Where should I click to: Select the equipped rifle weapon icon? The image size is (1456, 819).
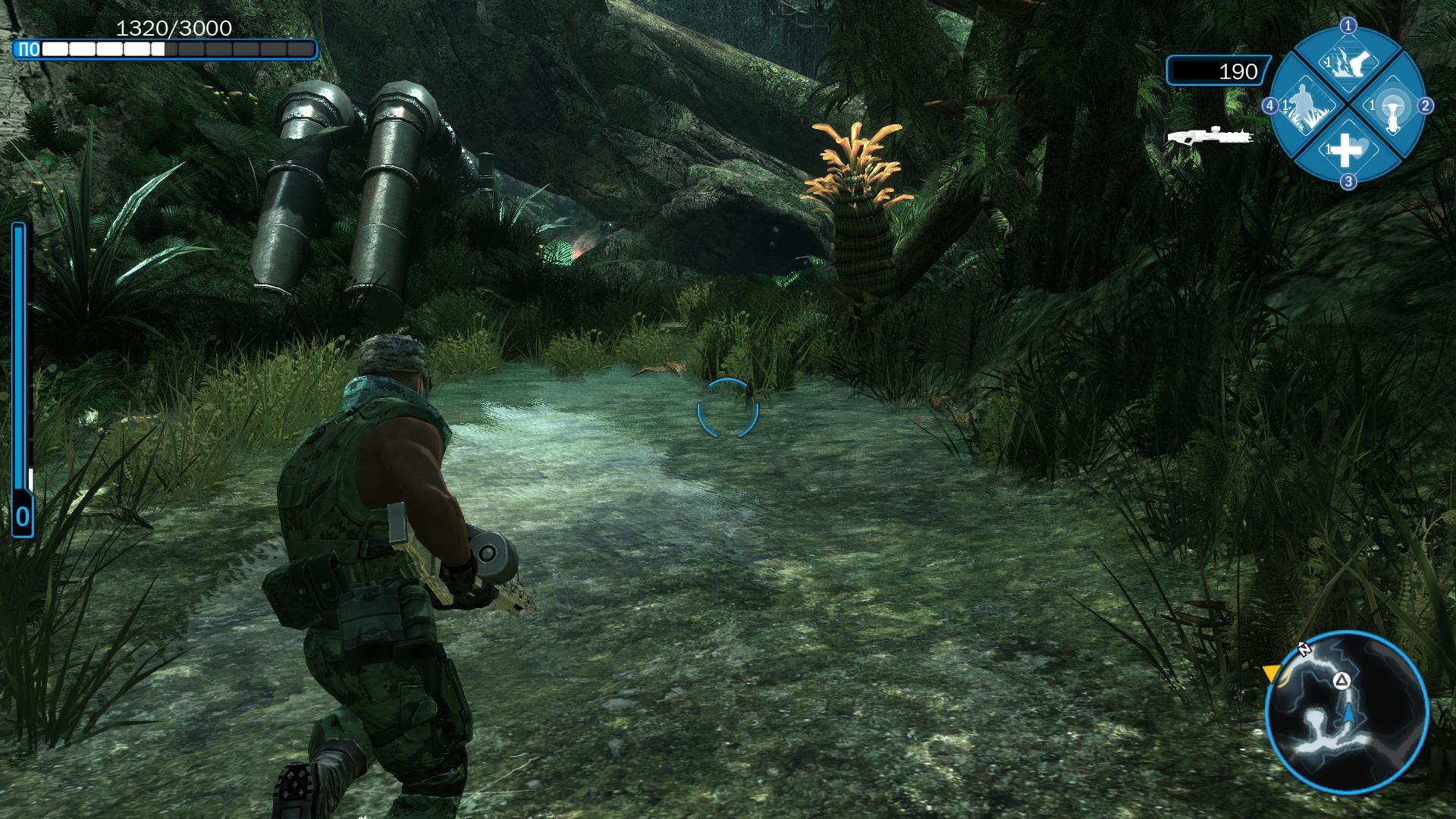(x=1210, y=136)
